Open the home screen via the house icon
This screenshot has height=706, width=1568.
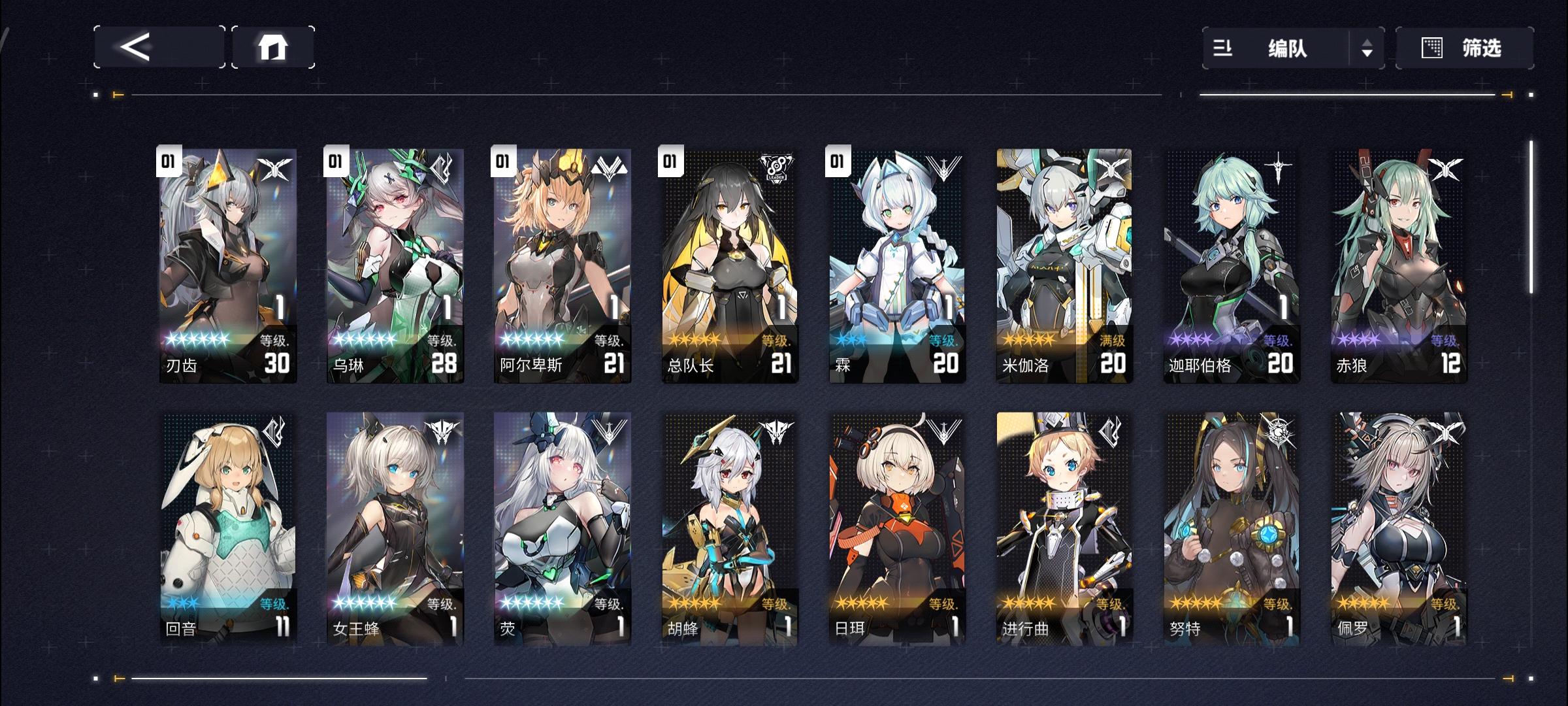coord(274,47)
